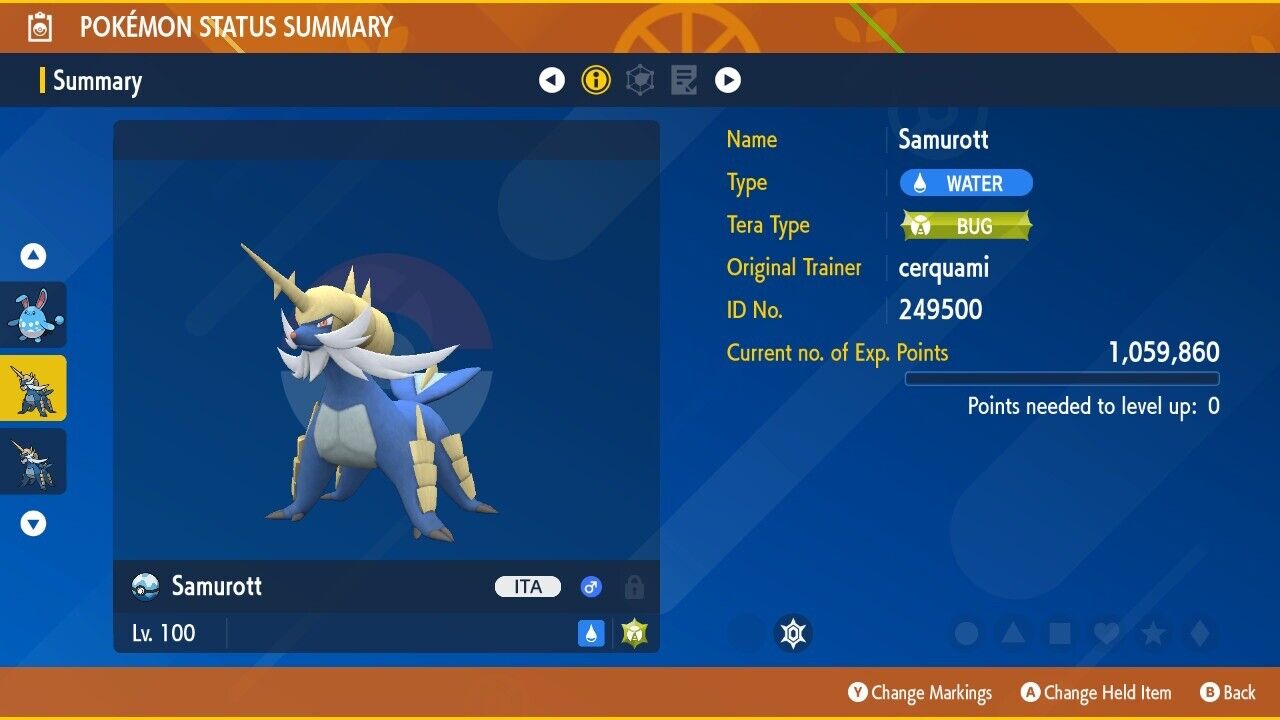Toggle the diamond marking
Viewport: 1280px width, 720px height.
(1200, 633)
